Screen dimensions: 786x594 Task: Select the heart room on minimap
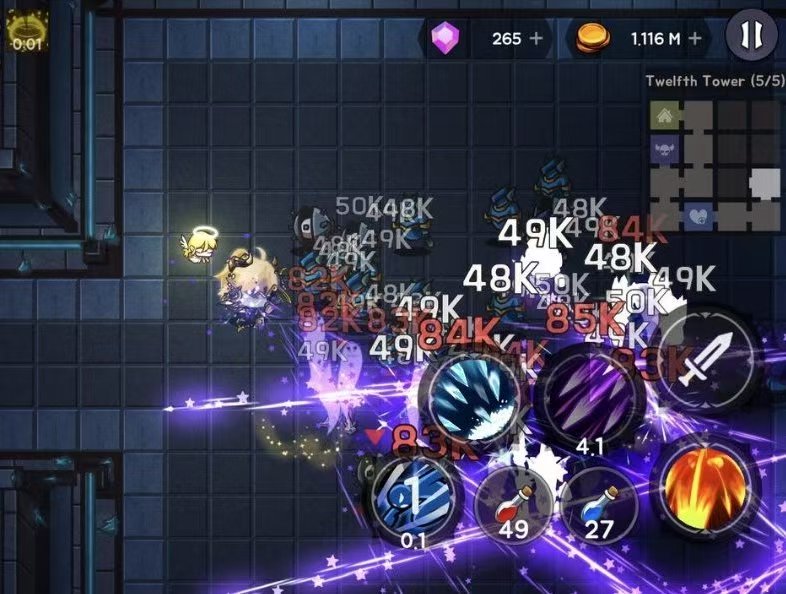pyautogui.click(x=697, y=215)
